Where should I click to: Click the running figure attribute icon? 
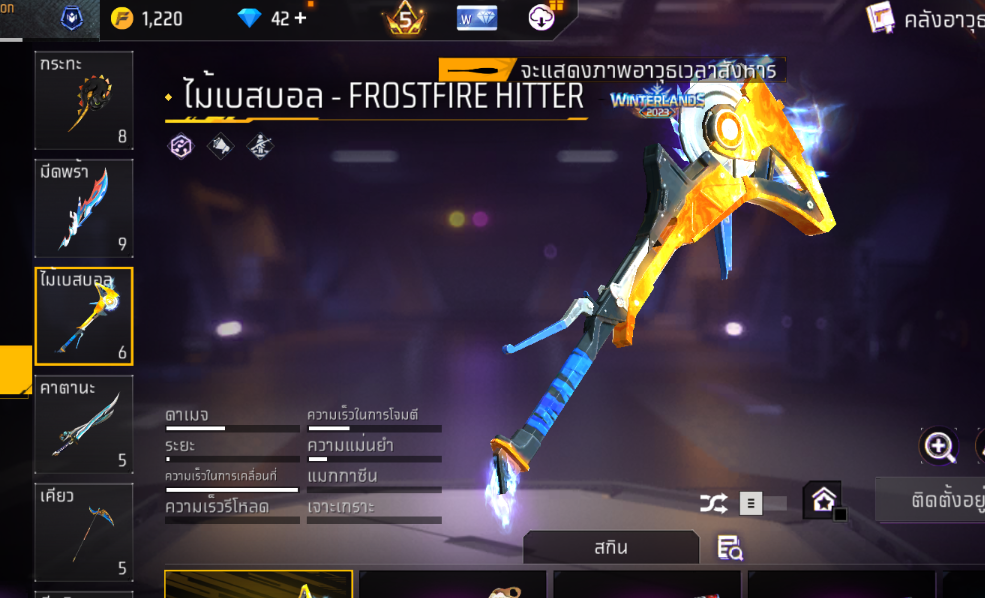[260, 147]
